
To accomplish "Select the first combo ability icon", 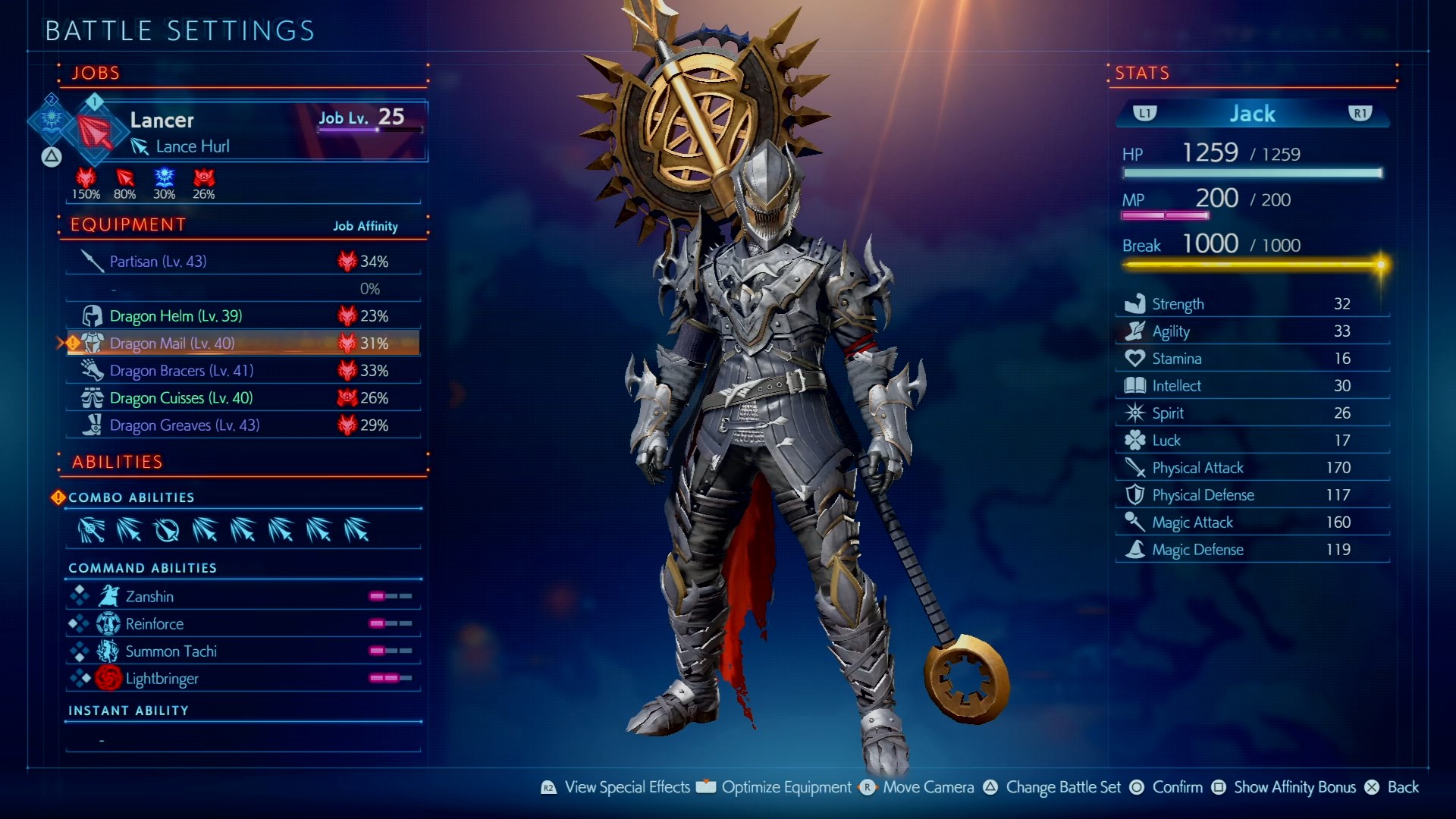I will [91, 530].
